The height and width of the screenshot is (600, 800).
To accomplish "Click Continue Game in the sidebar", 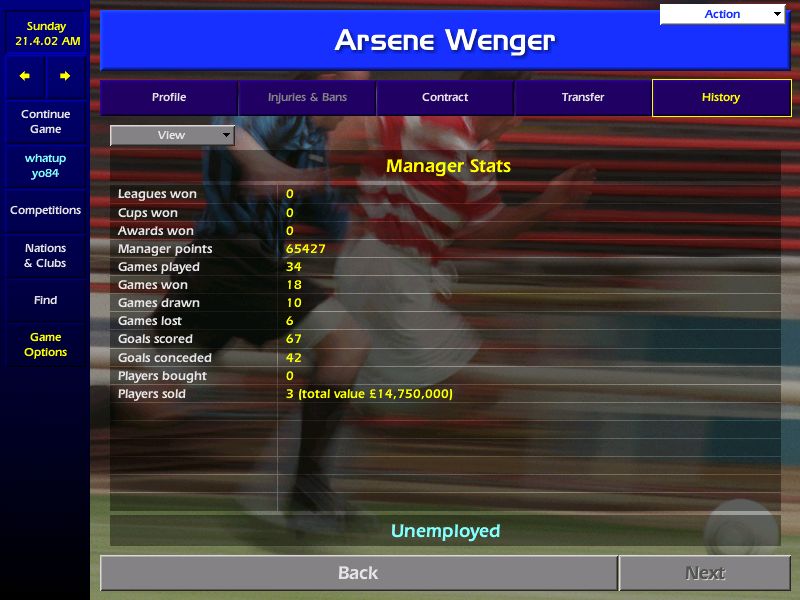I will (45, 122).
